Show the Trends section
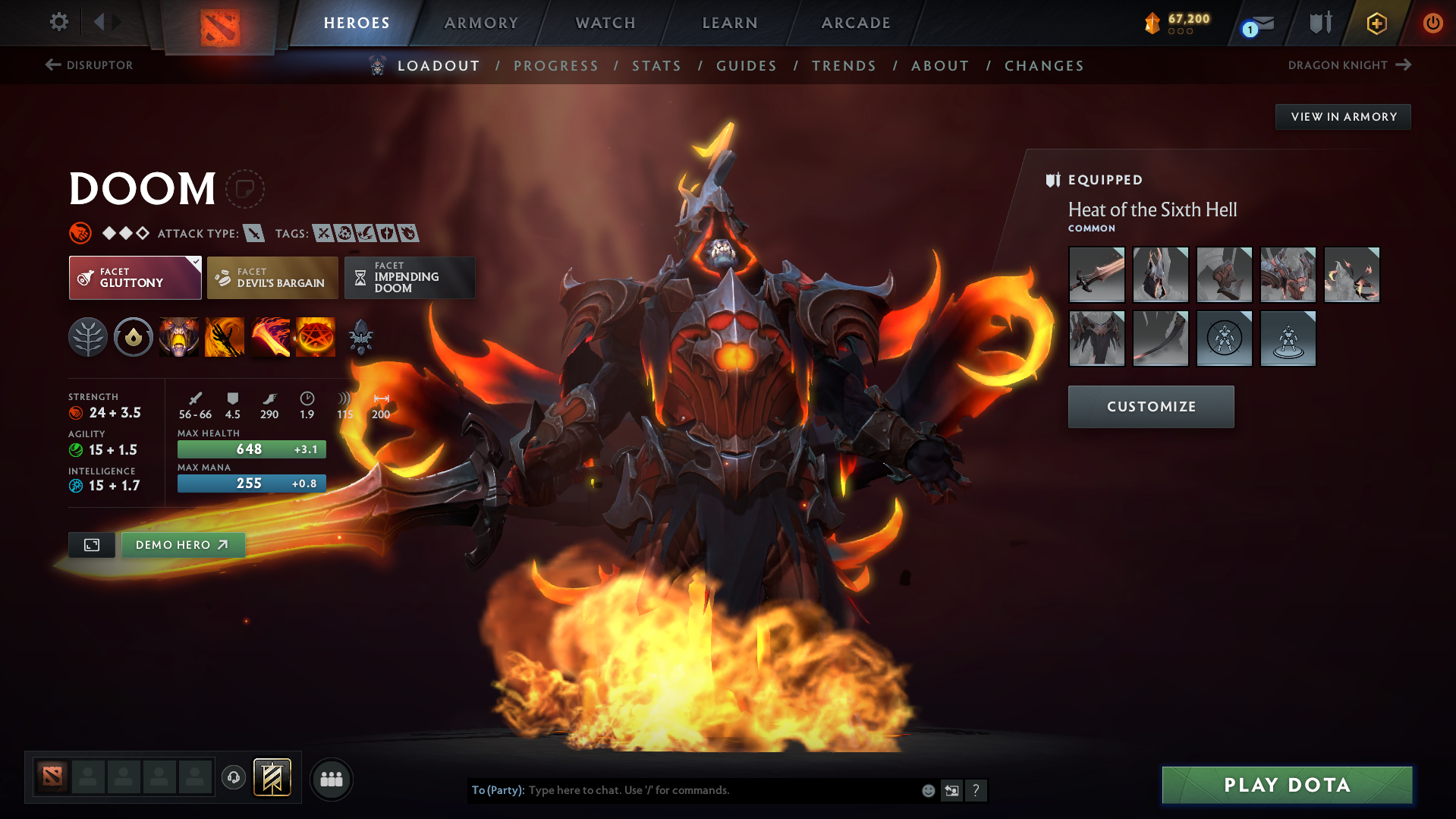This screenshot has width=1456, height=819. point(844,66)
